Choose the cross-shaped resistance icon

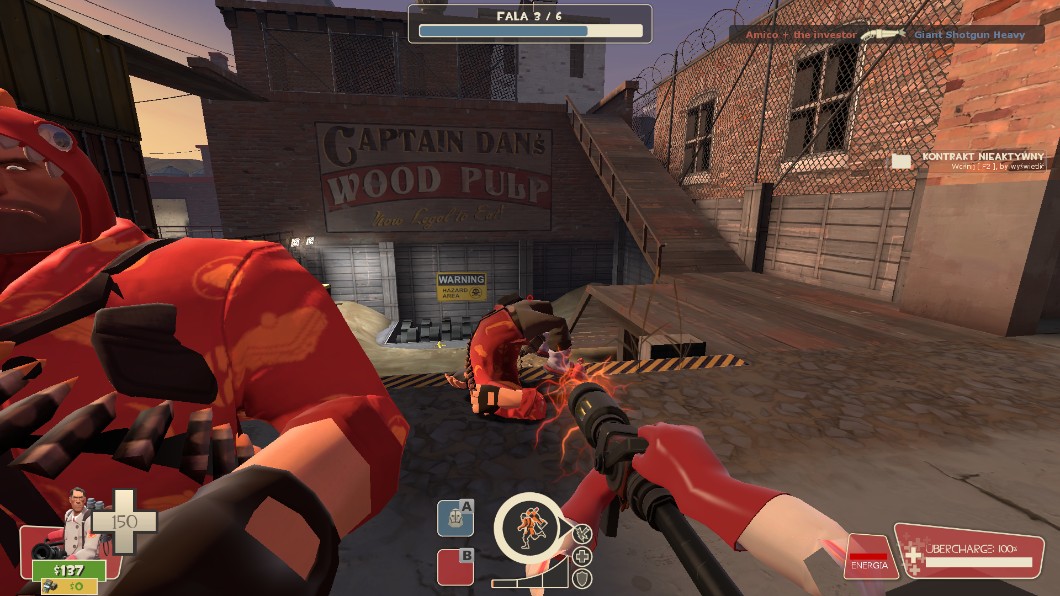(582, 557)
